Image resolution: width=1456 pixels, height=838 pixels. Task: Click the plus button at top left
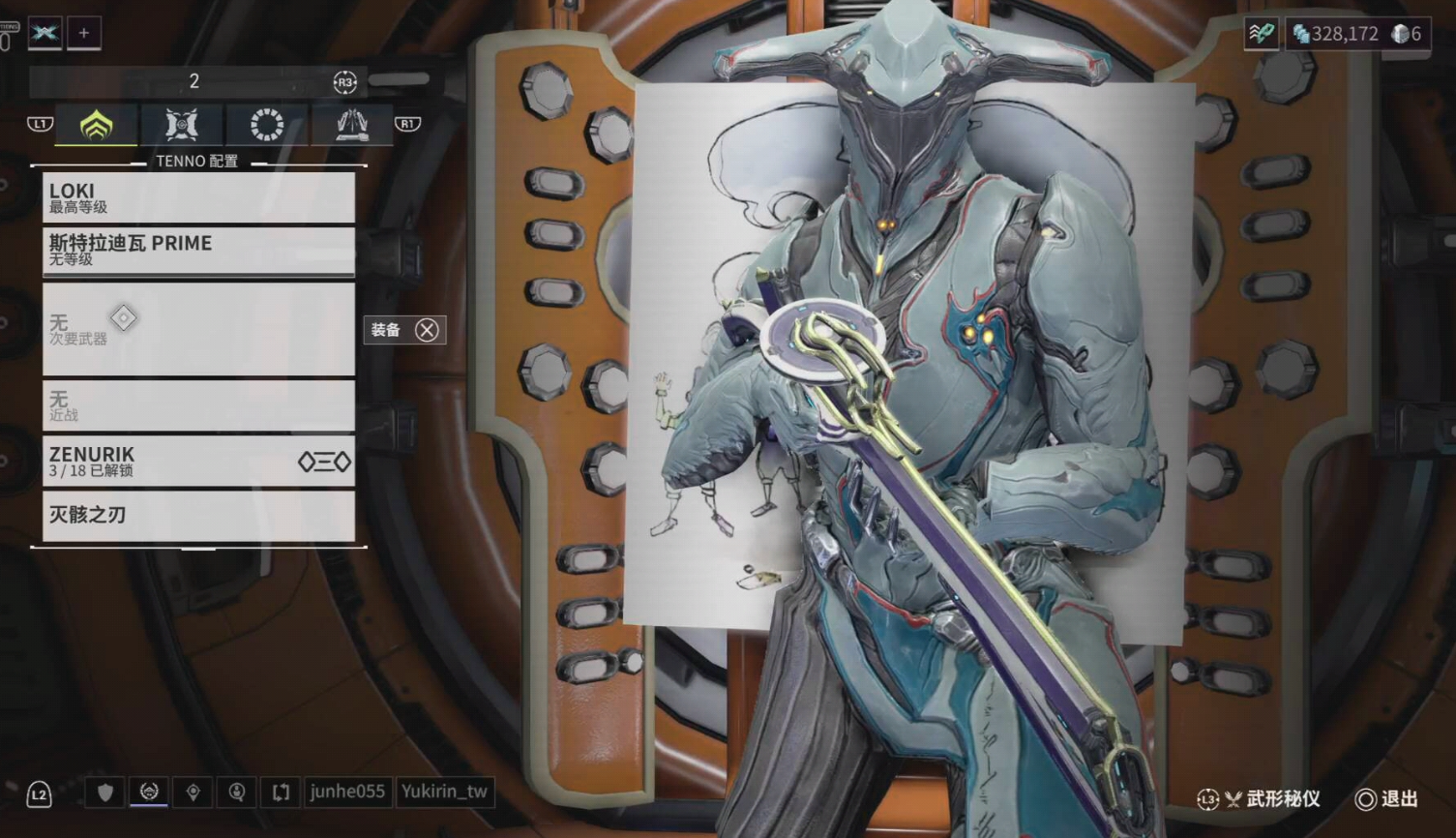point(84,33)
